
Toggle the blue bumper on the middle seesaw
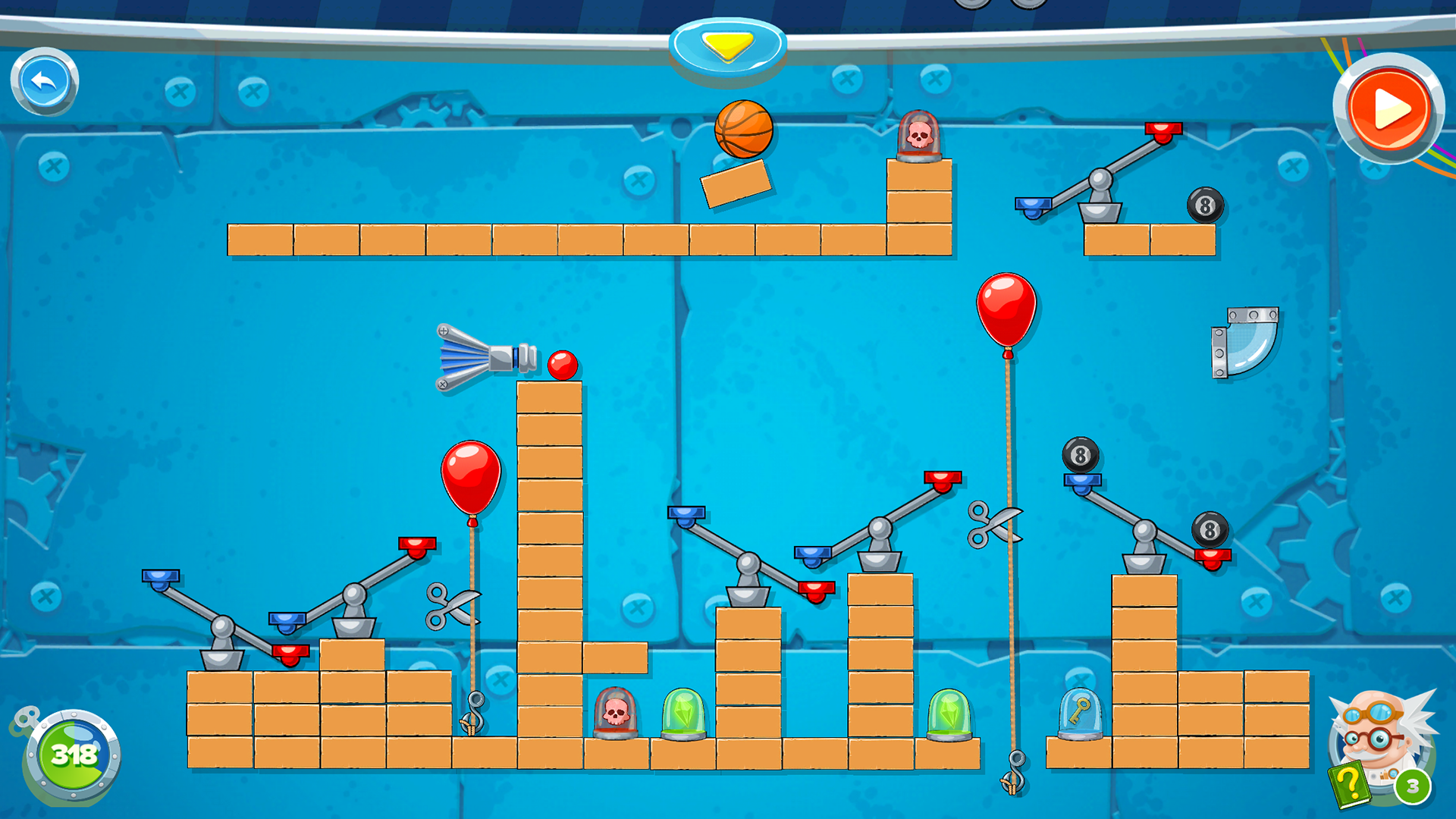(x=686, y=513)
